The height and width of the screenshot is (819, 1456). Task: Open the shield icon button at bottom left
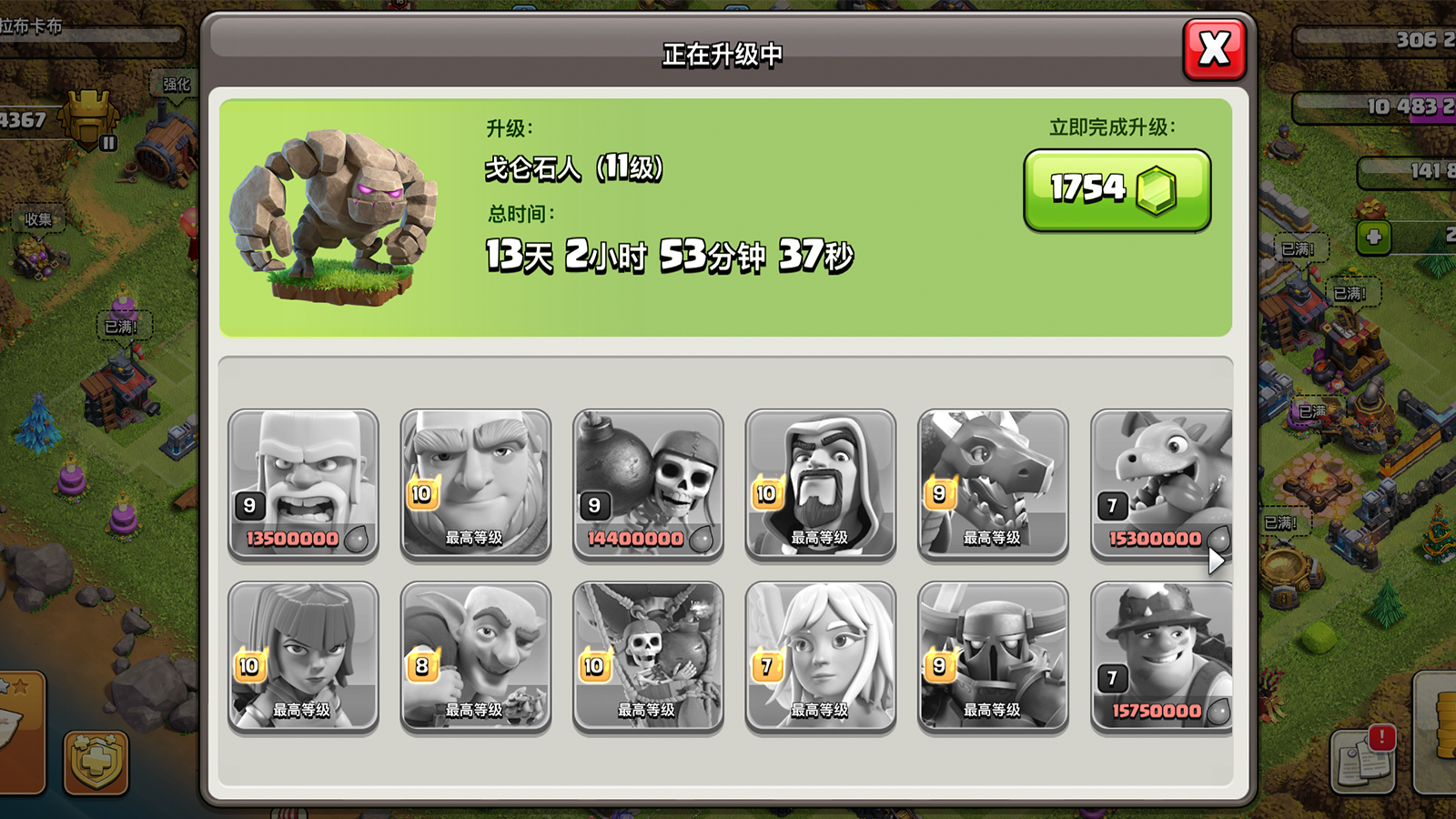[x=96, y=762]
